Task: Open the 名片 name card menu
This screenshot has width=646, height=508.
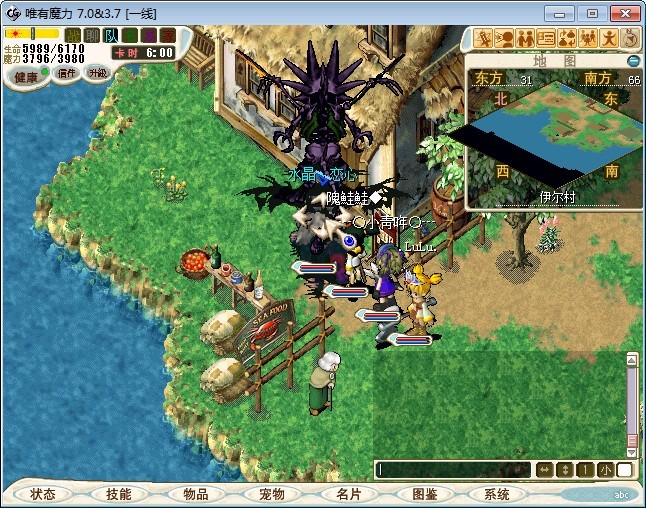Action: pos(348,494)
